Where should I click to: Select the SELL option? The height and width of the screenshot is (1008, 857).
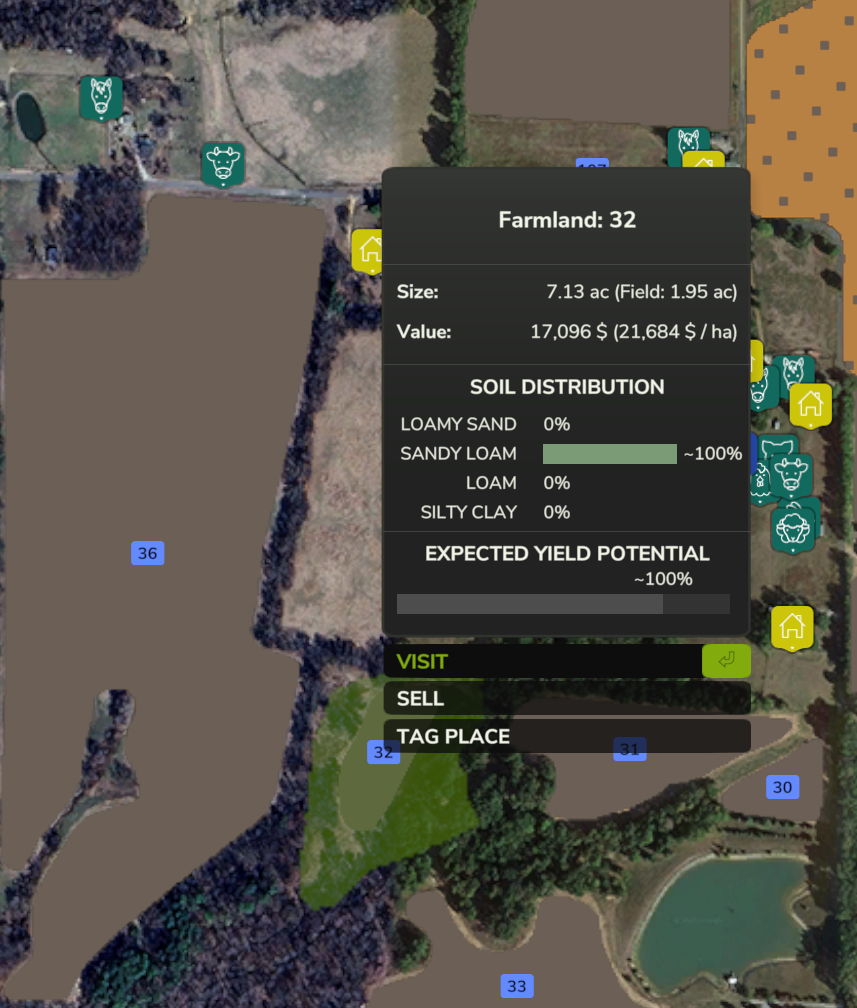565,698
